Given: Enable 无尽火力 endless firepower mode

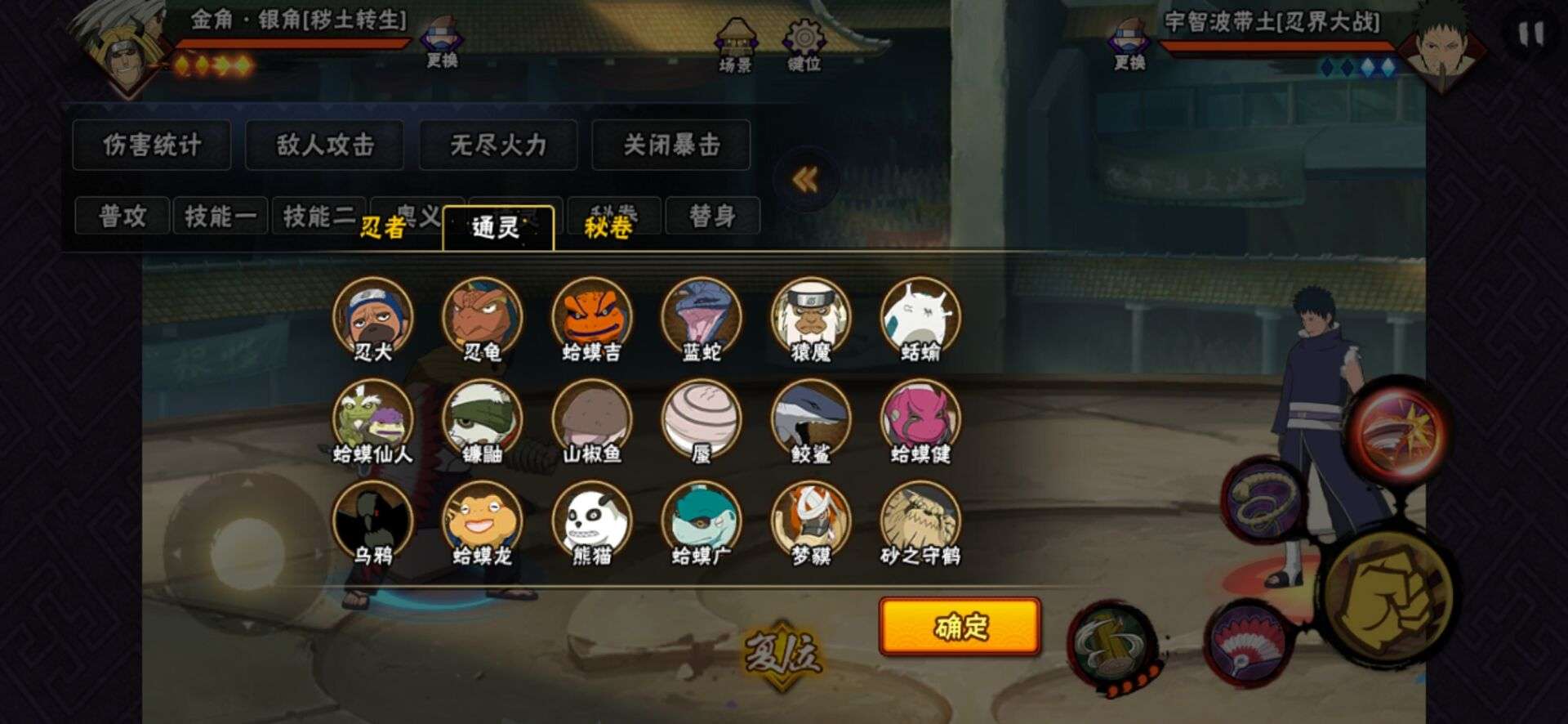Looking at the screenshot, I should point(497,144).
